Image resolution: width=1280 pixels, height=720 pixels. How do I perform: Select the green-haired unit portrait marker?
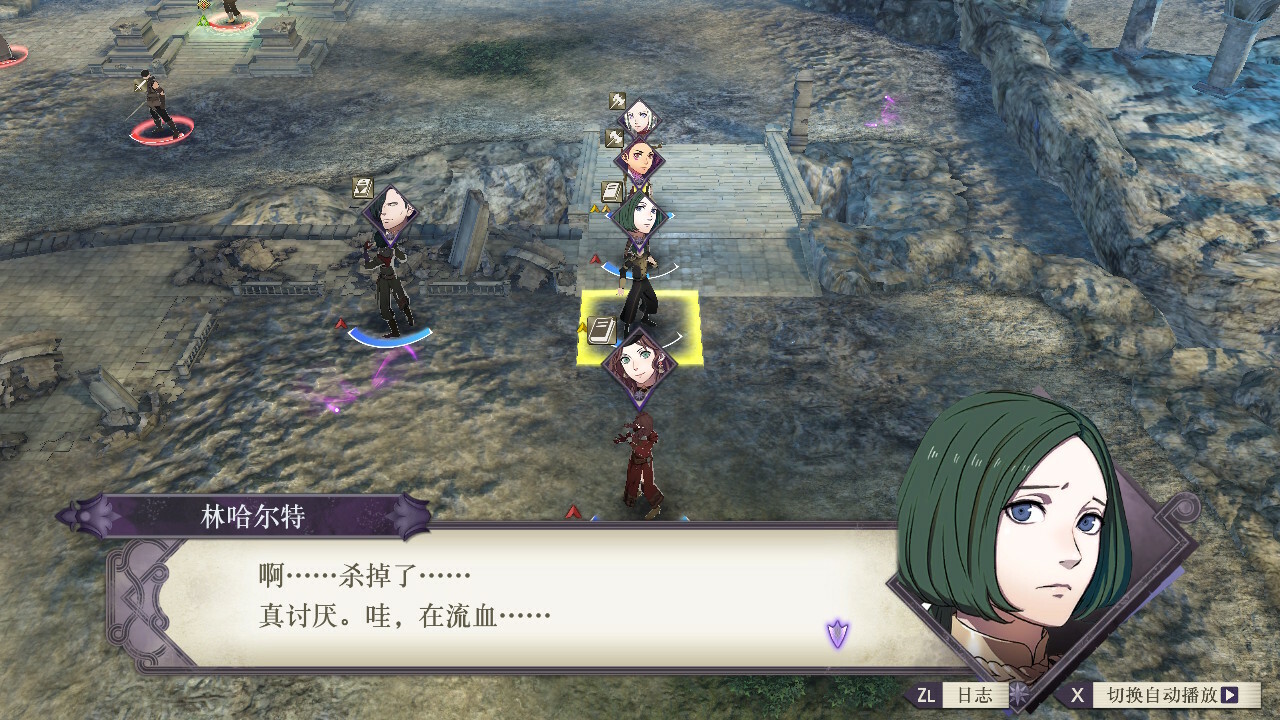pos(638,215)
